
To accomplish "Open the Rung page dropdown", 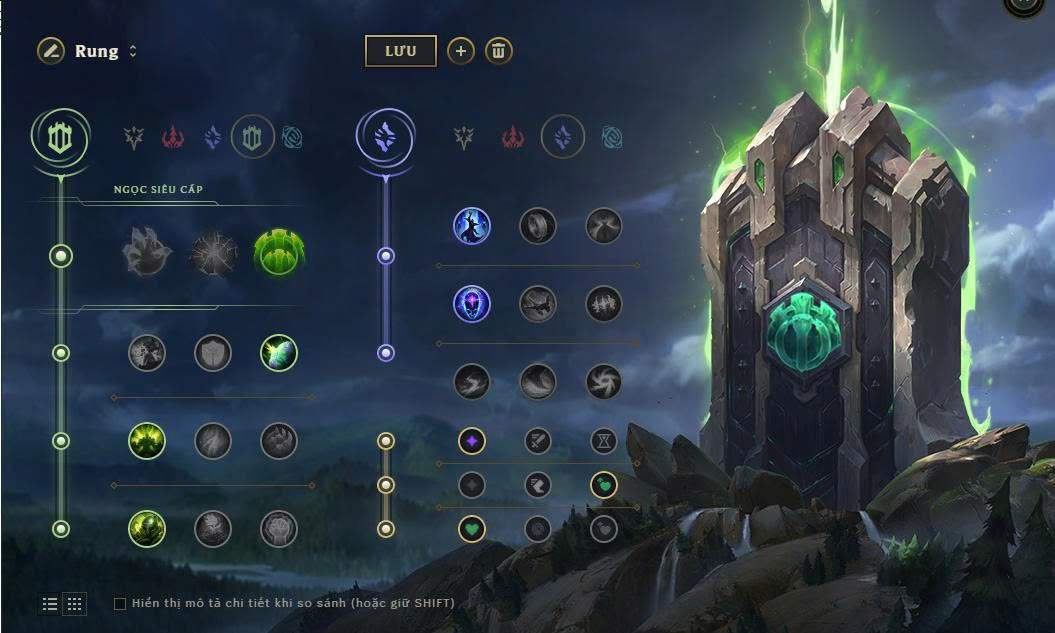I will pyautogui.click(x=133, y=51).
